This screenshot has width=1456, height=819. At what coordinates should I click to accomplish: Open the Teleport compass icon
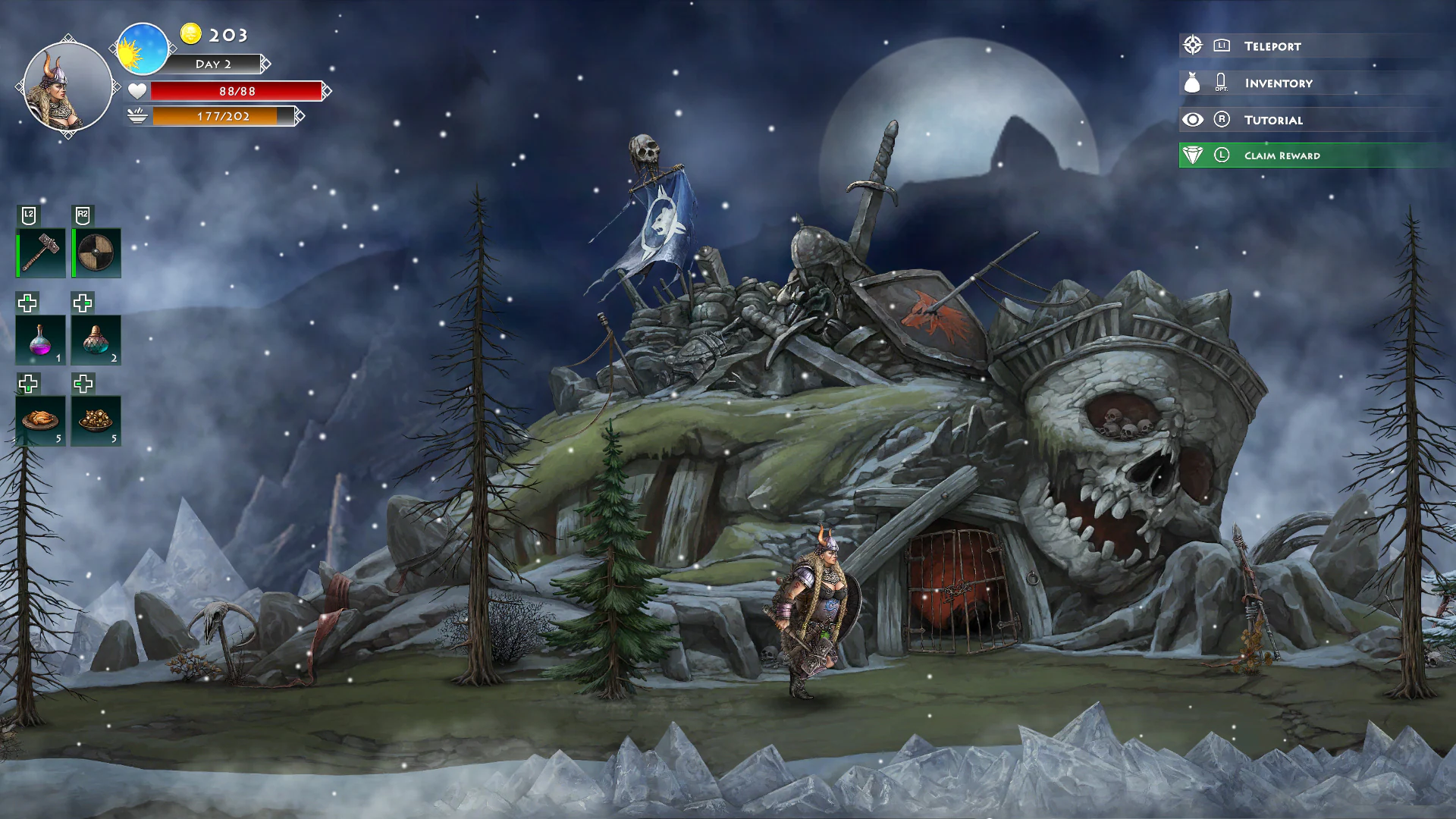[1193, 45]
